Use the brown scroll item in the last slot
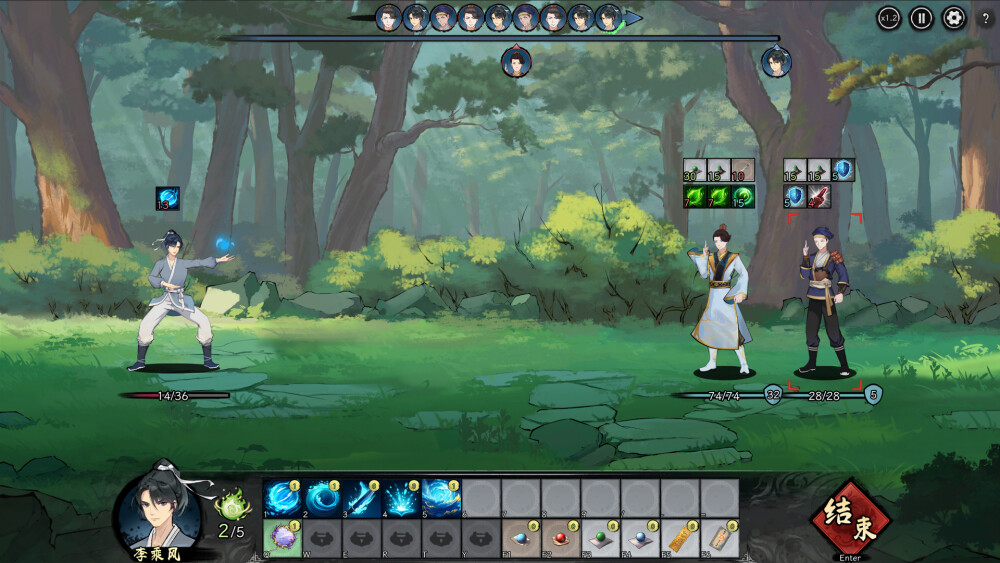 [x=720, y=538]
